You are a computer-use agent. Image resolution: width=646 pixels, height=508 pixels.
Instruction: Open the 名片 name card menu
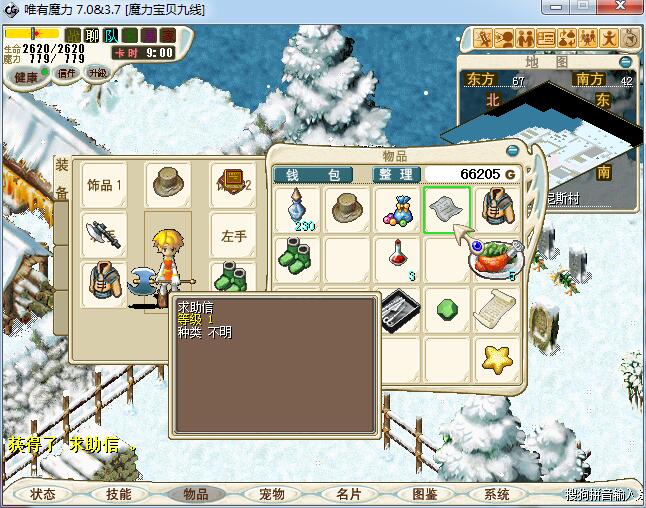348,494
